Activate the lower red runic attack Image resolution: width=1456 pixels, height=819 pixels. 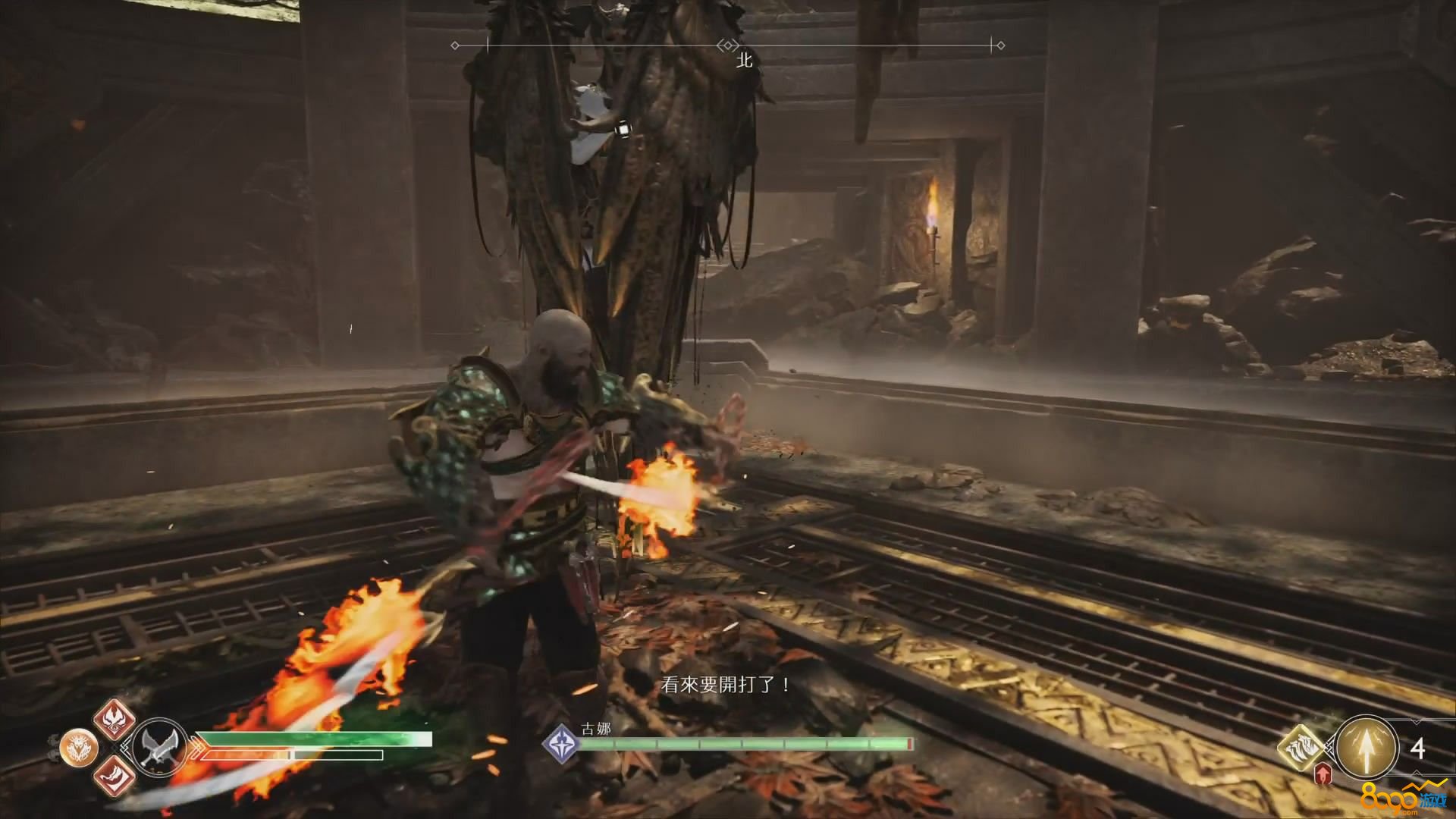click(x=115, y=777)
